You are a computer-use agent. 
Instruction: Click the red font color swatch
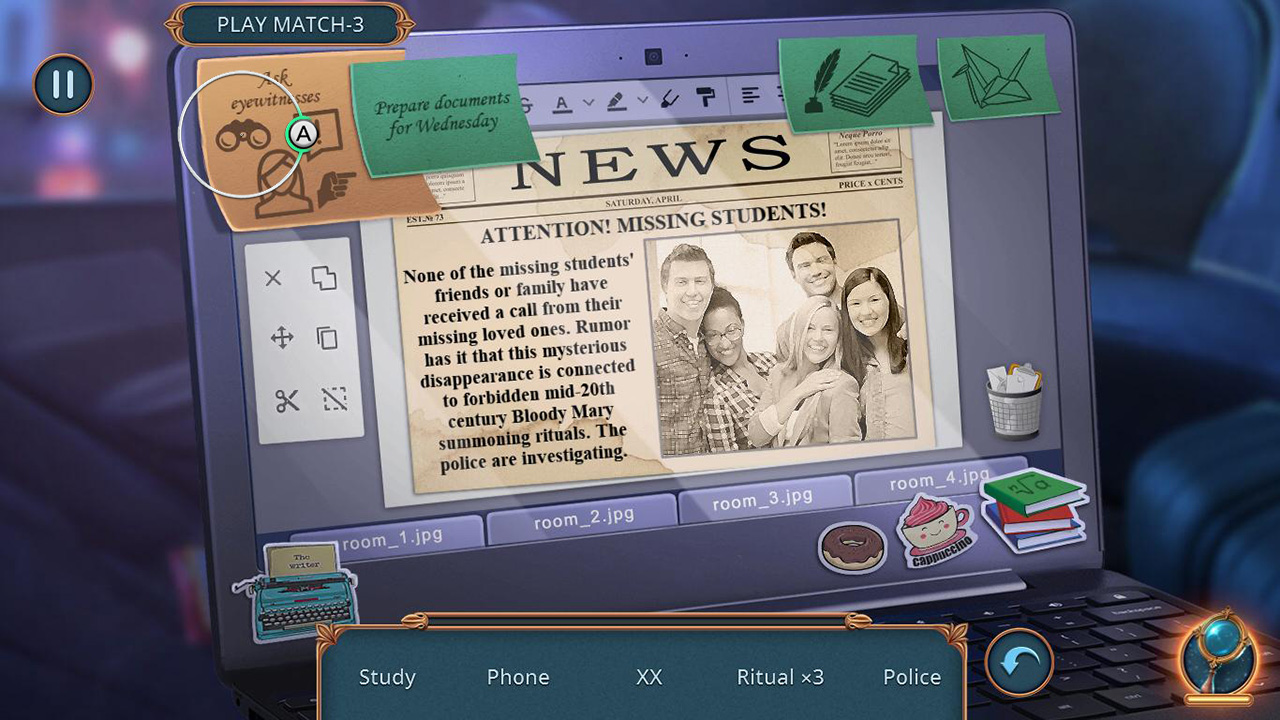pyautogui.click(x=562, y=108)
